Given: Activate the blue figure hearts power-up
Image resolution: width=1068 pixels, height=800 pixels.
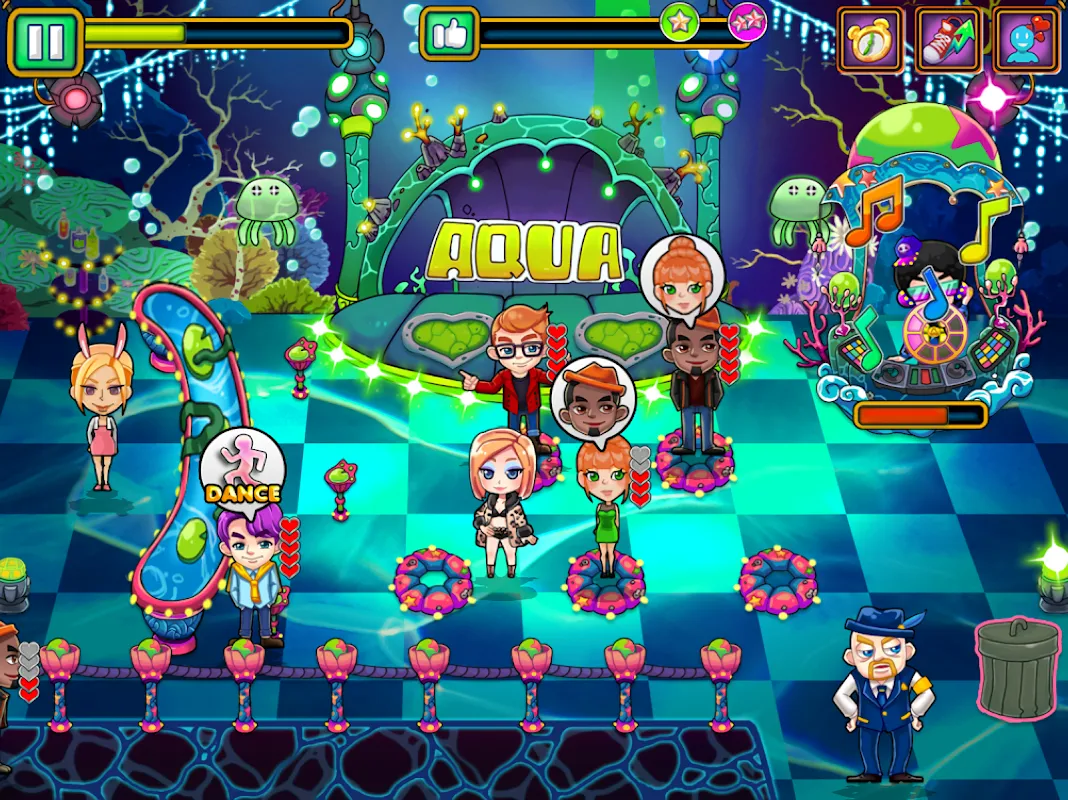Looking at the screenshot, I should tap(1027, 41).
